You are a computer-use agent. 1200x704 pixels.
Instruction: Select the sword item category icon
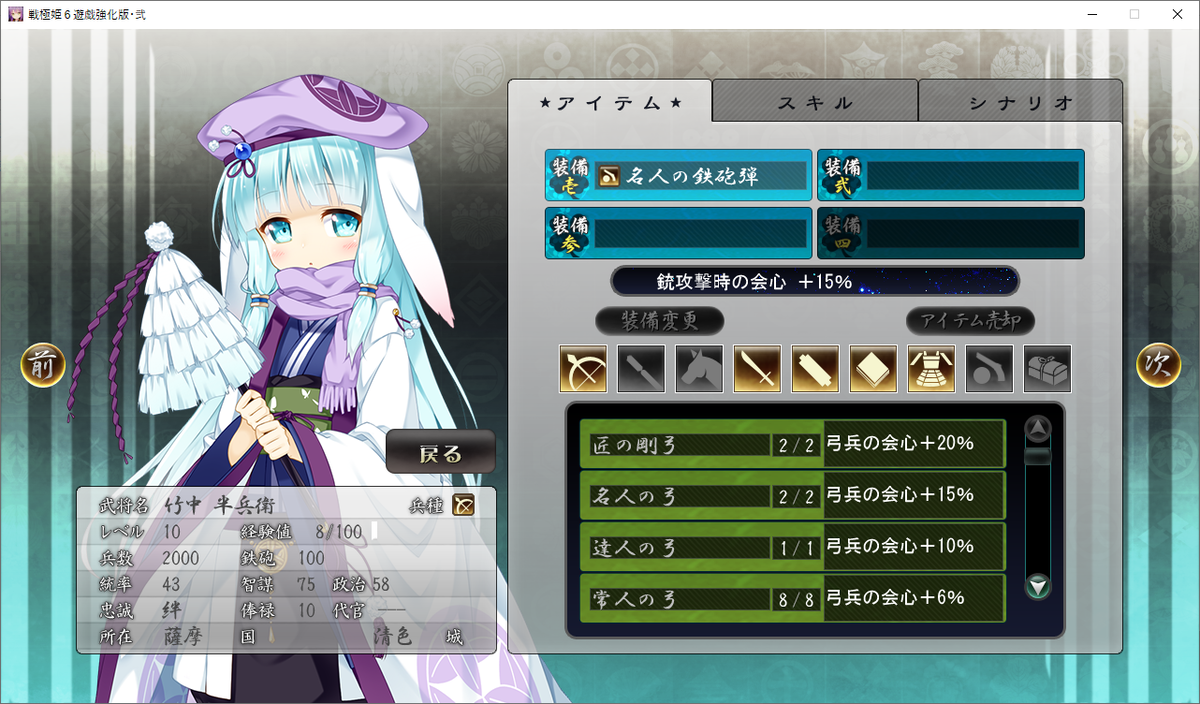(757, 369)
